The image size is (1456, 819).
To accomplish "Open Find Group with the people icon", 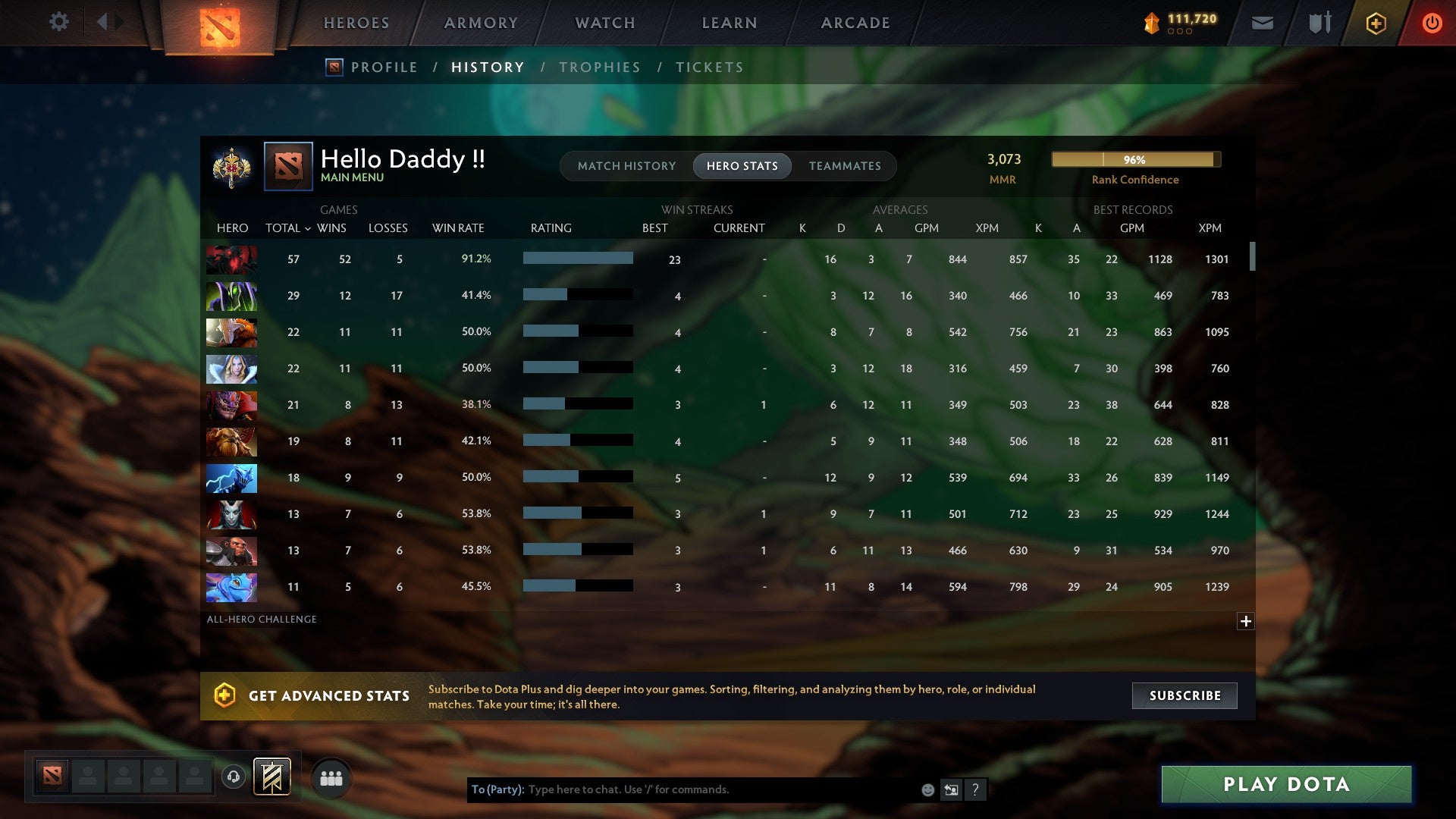I will click(331, 777).
